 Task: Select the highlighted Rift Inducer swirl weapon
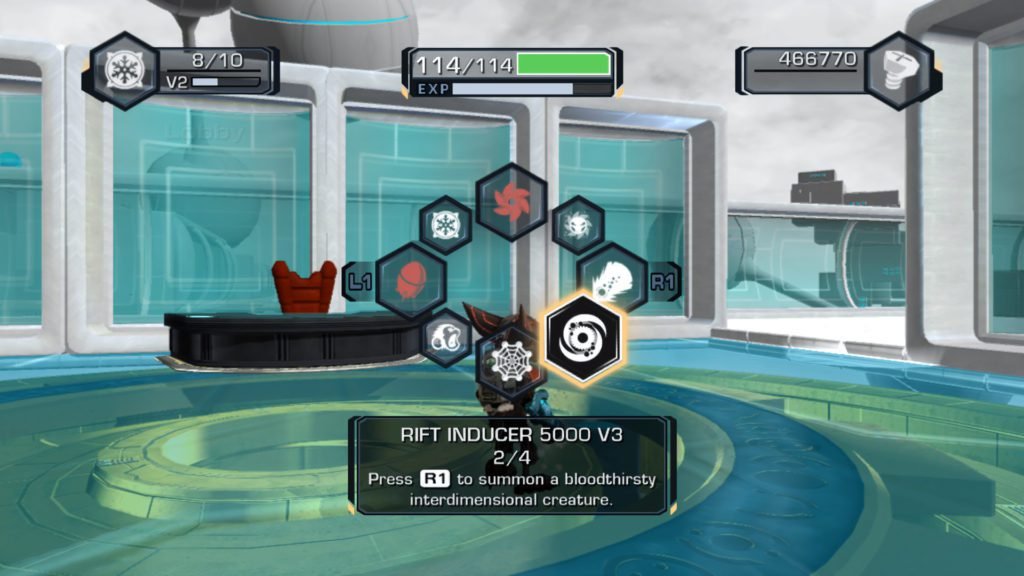(x=584, y=338)
